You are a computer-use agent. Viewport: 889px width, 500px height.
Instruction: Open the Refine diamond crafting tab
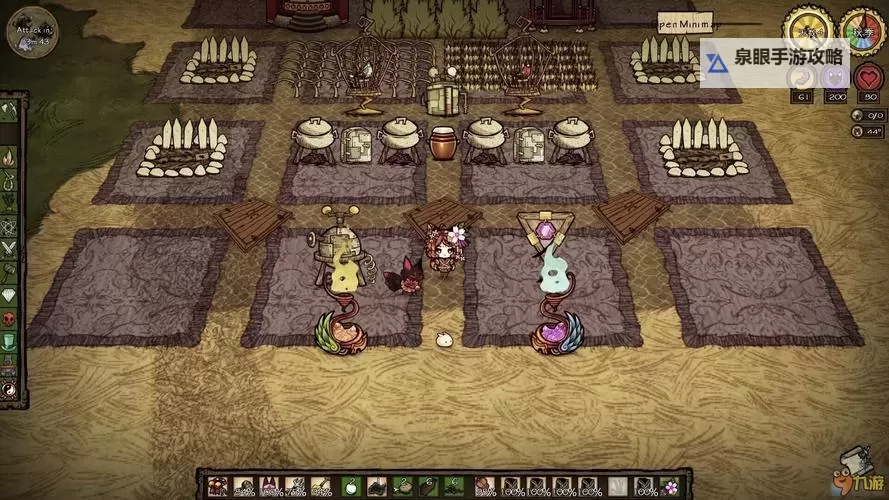tap(9, 295)
